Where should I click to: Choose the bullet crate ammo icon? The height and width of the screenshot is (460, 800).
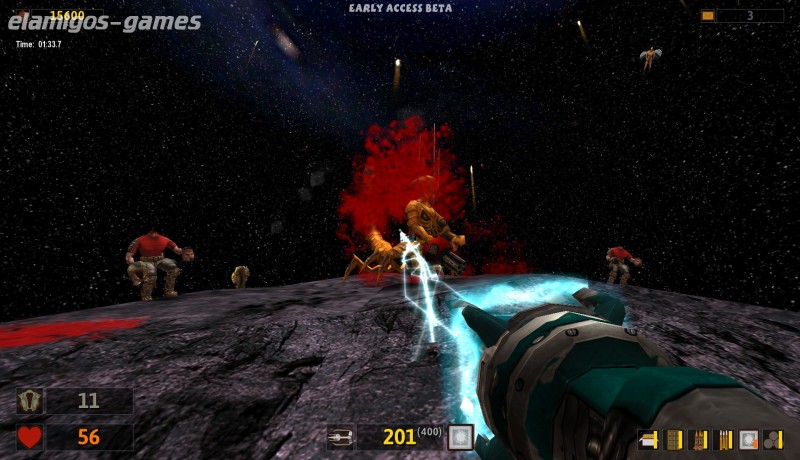coord(673,439)
